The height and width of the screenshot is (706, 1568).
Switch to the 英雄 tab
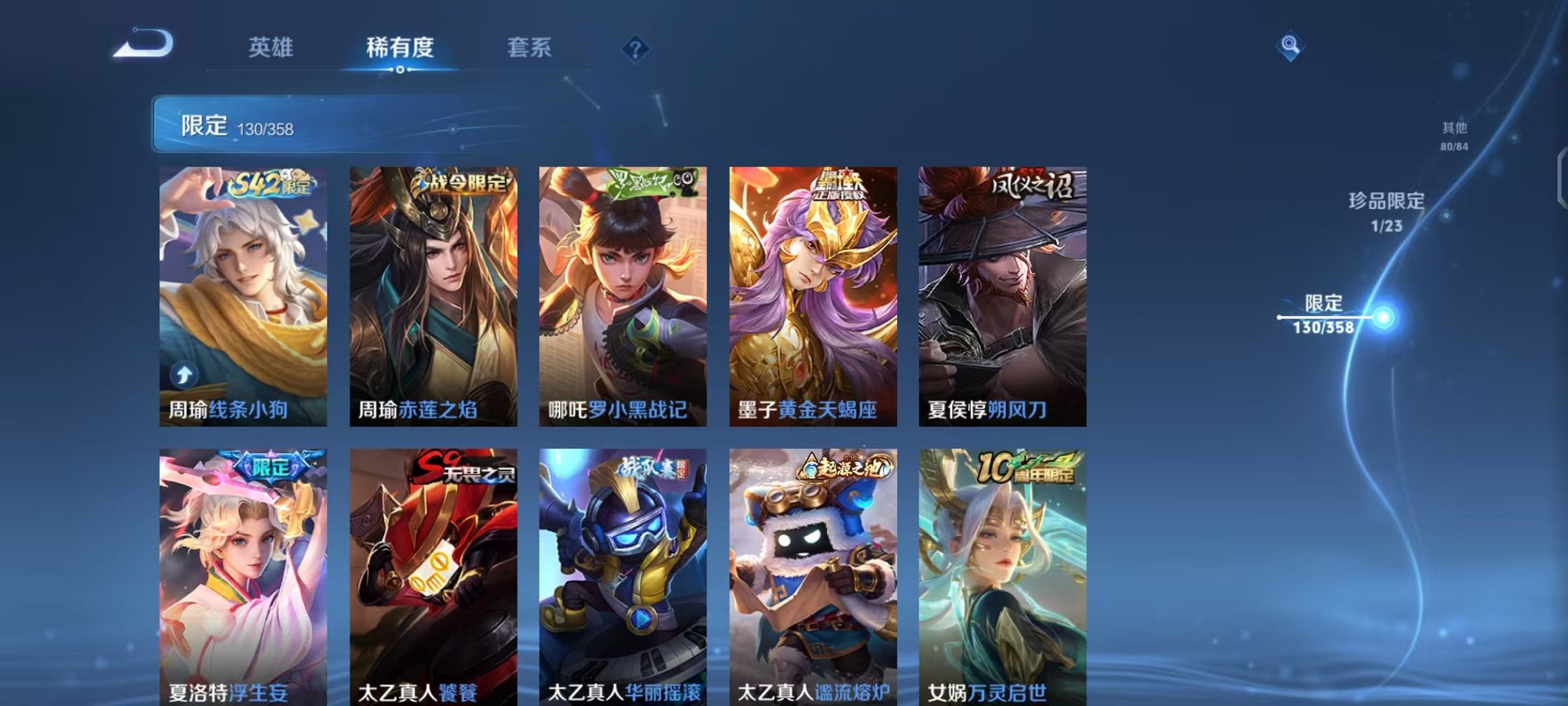click(271, 48)
